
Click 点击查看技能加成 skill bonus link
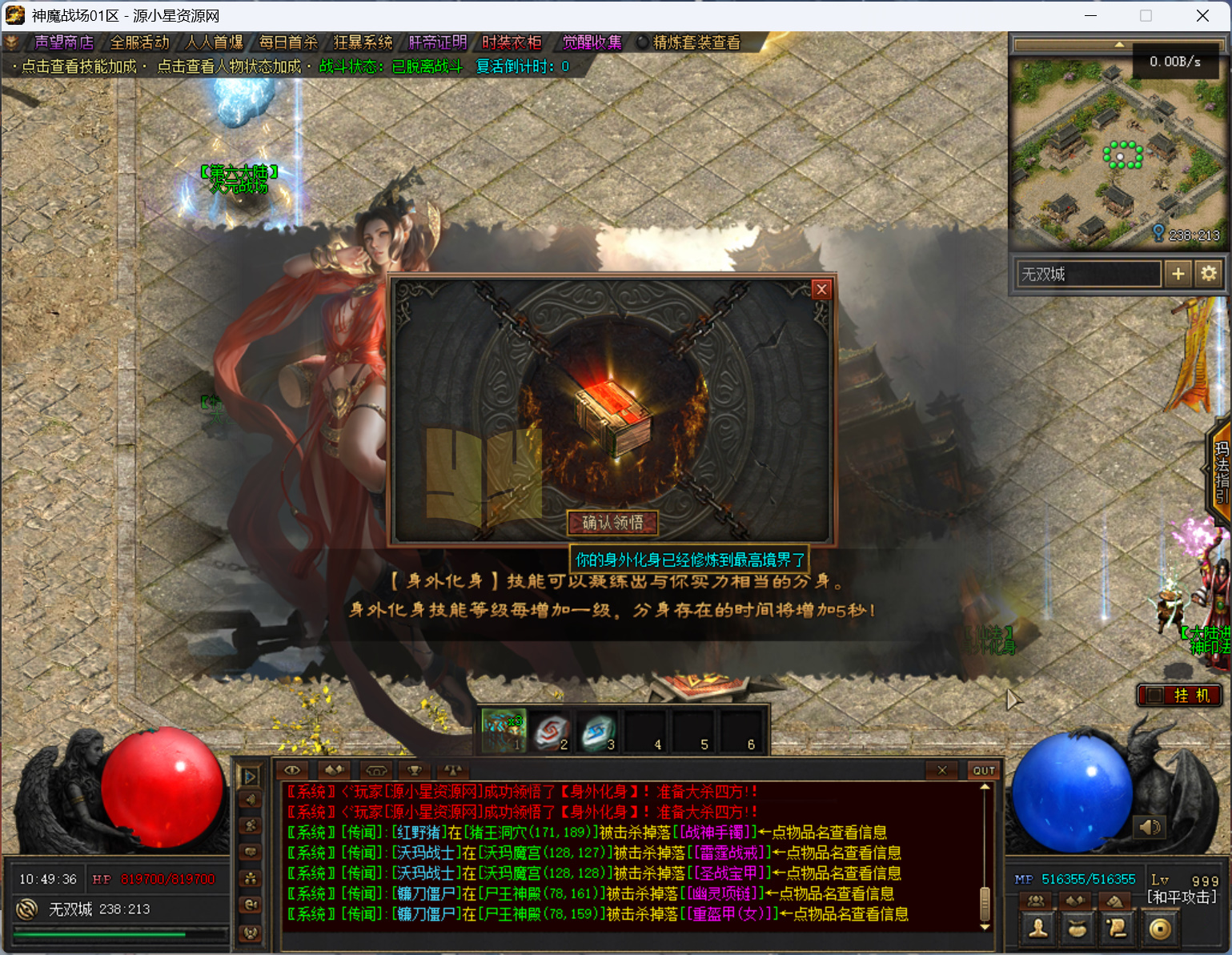click(78, 66)
